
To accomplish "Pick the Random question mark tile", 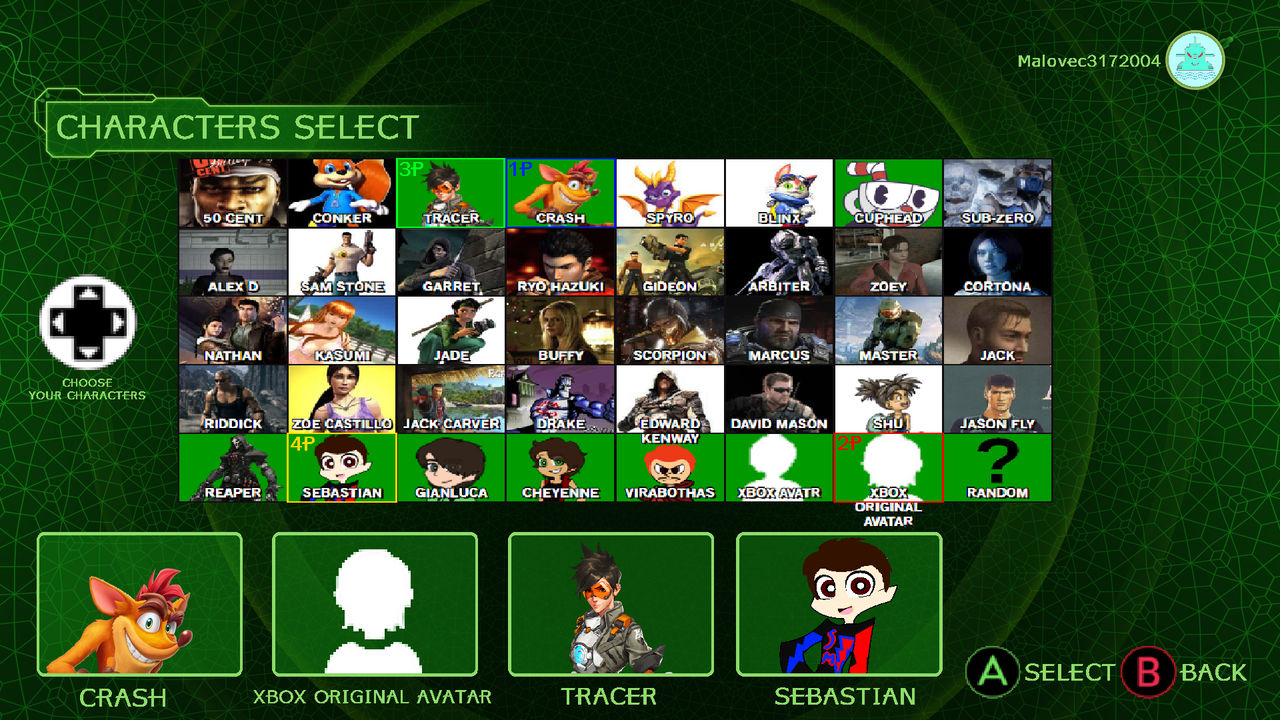I will 998,468.
